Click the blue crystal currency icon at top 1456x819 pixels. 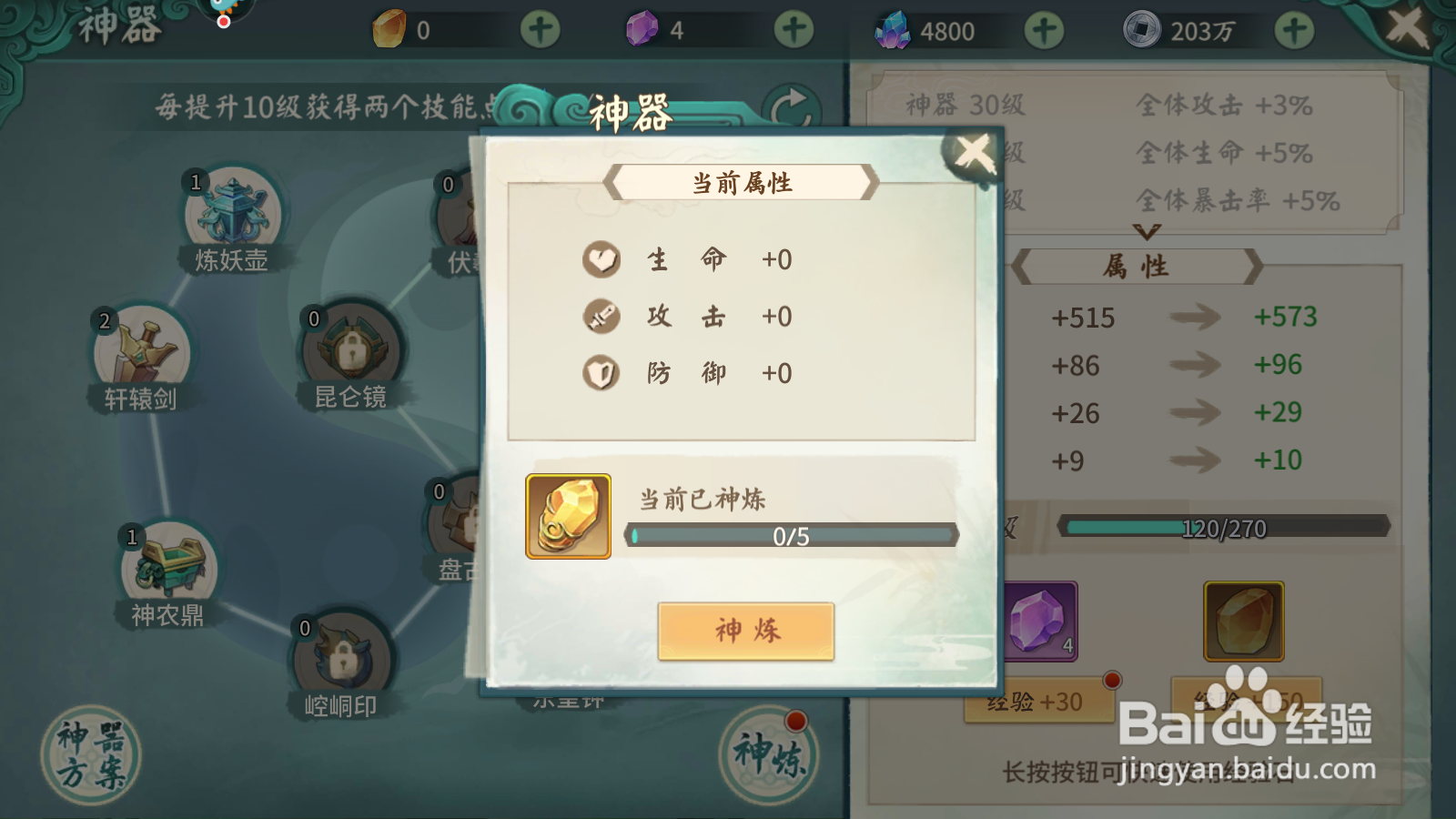tap(894, 28)
